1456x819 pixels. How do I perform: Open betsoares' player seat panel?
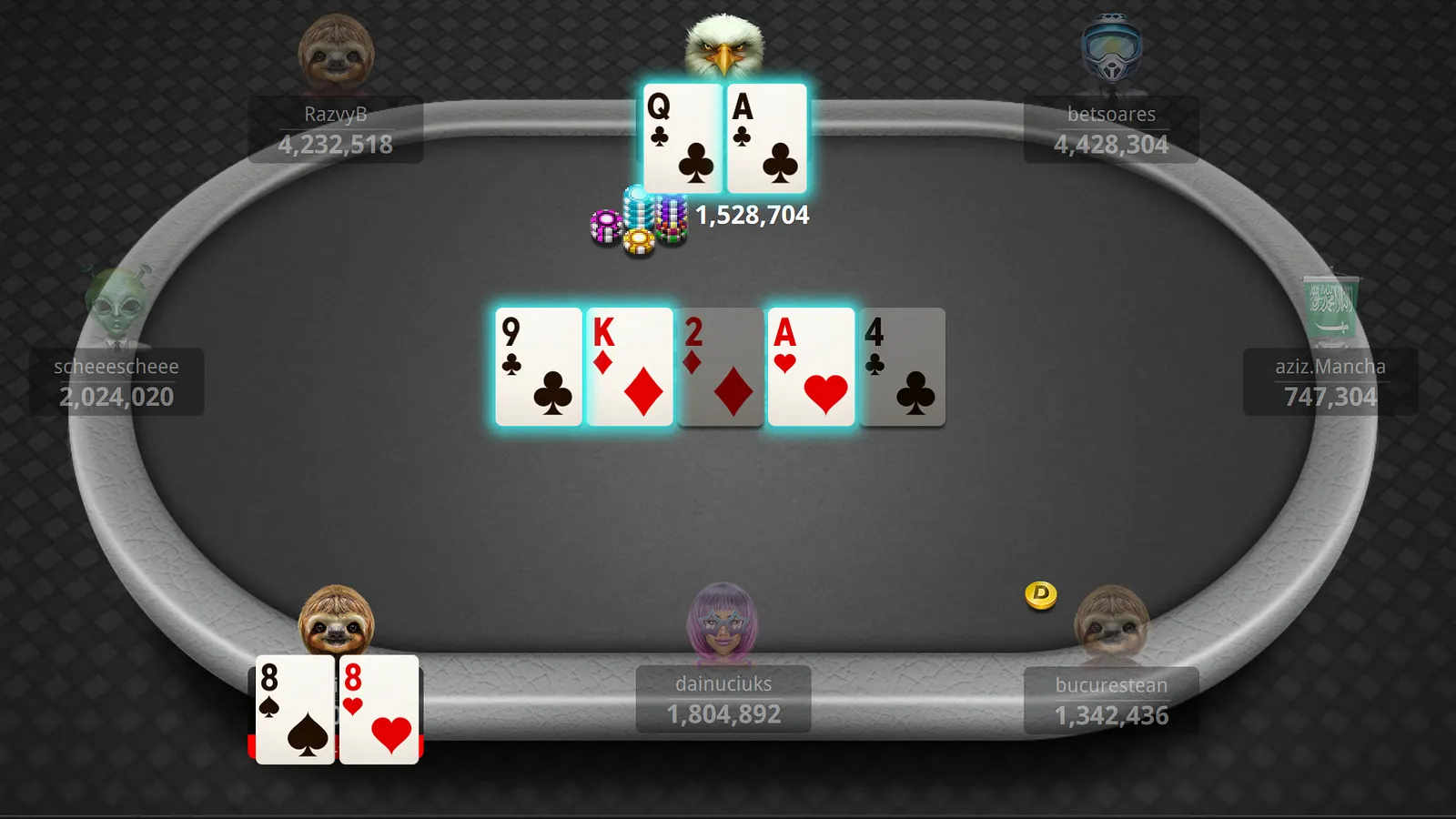pyautogui.click(x=1110, y=130)
